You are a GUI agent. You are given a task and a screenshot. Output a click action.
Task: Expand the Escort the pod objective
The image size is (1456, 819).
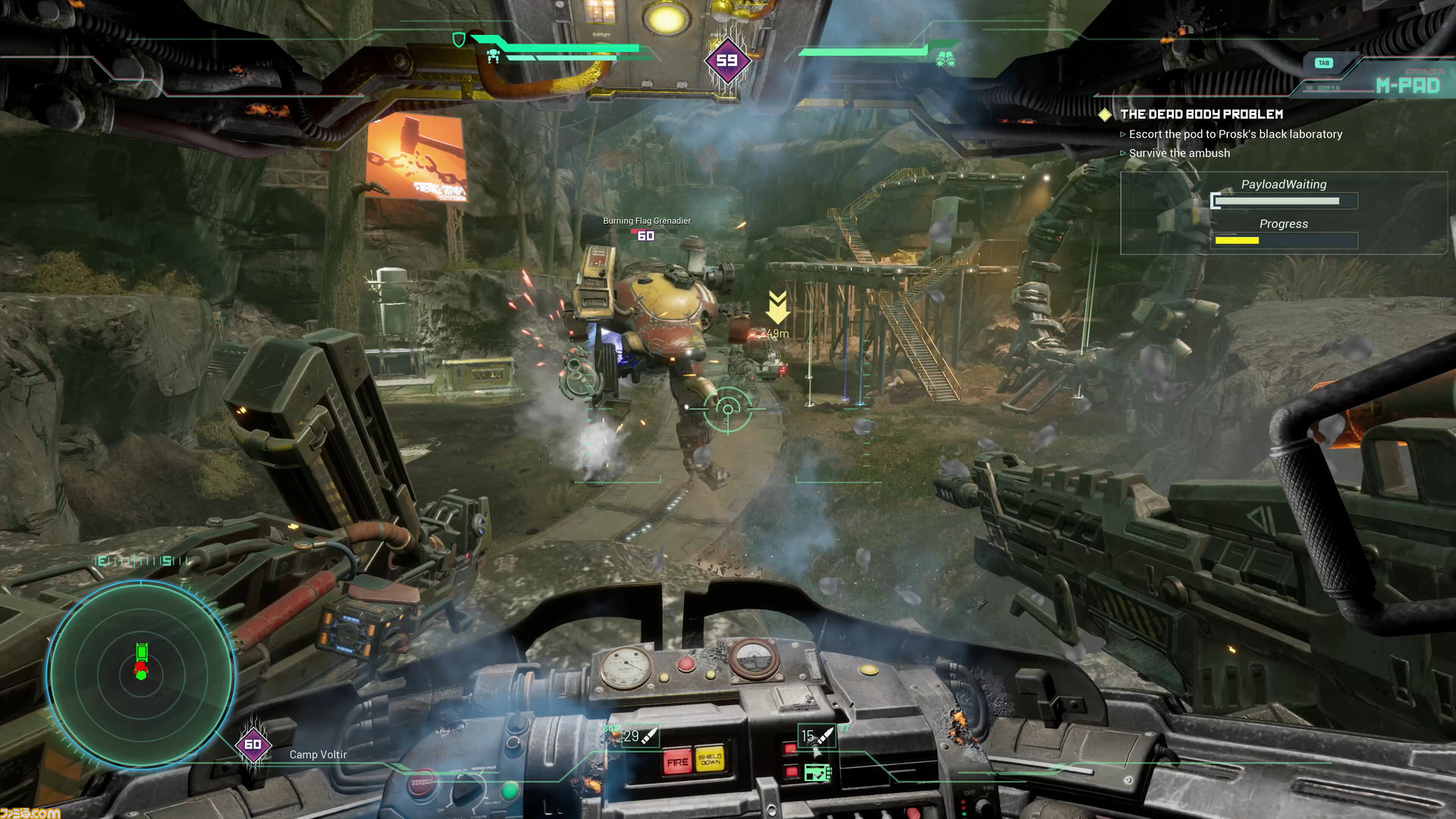1235,134
